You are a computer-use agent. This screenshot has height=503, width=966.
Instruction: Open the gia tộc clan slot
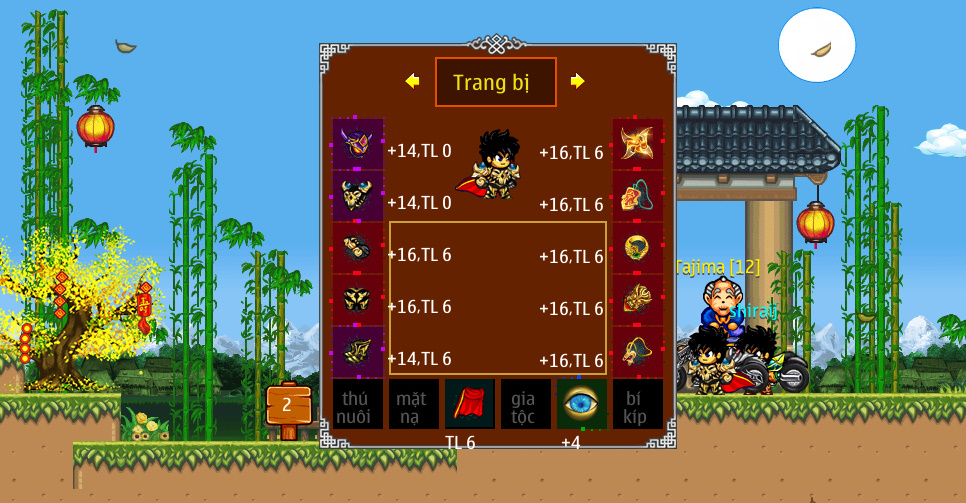coord(526,404)
